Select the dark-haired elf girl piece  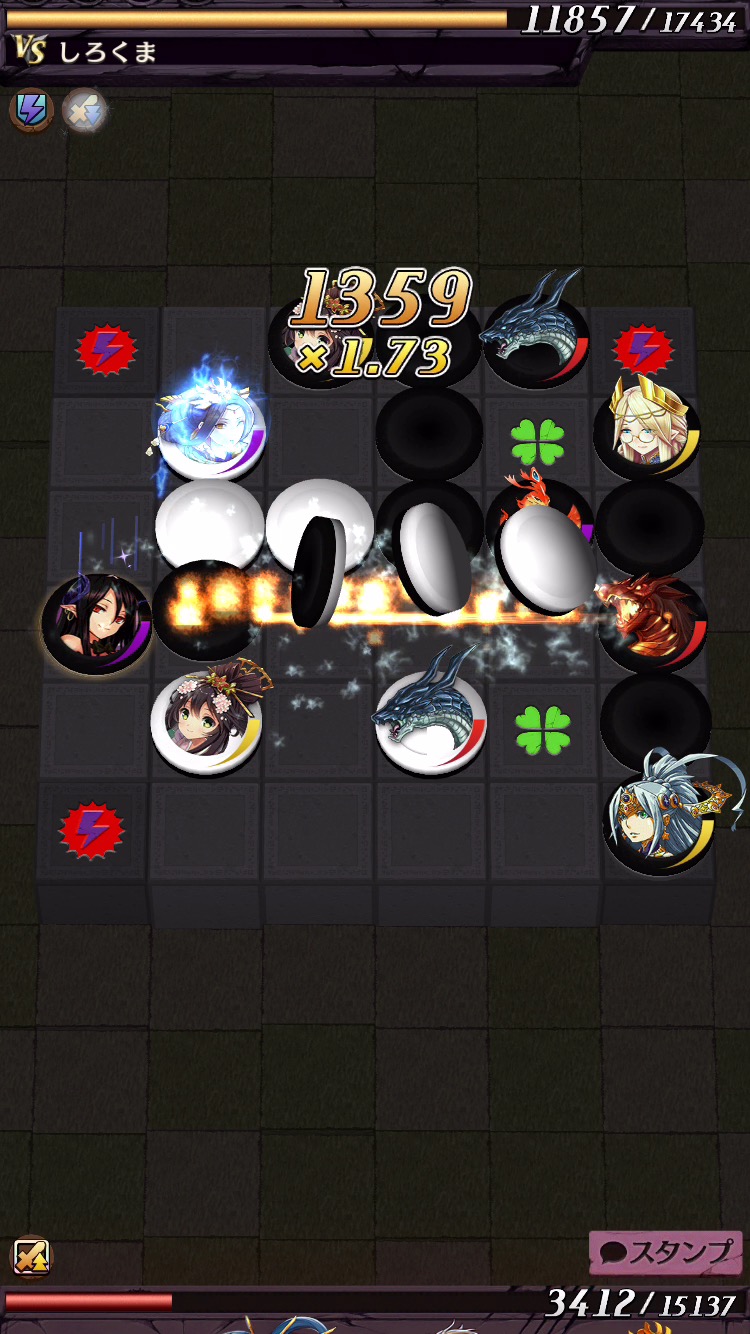coord(96,623)
